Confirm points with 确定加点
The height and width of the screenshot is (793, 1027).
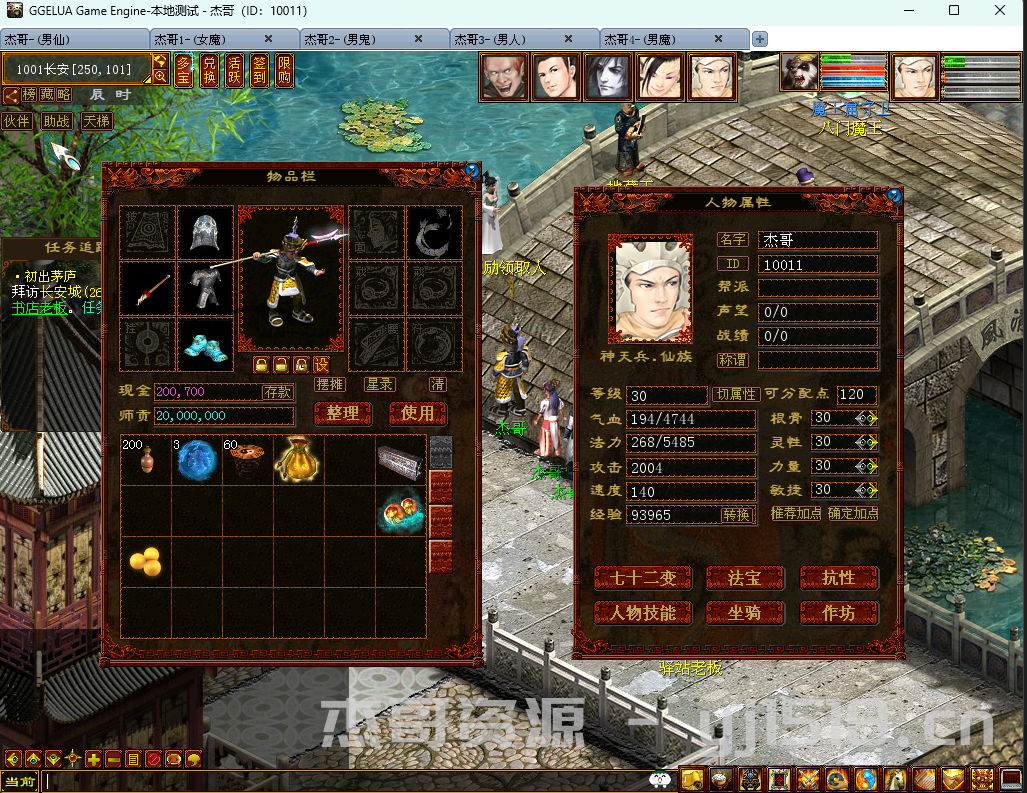tap(853, 513)
